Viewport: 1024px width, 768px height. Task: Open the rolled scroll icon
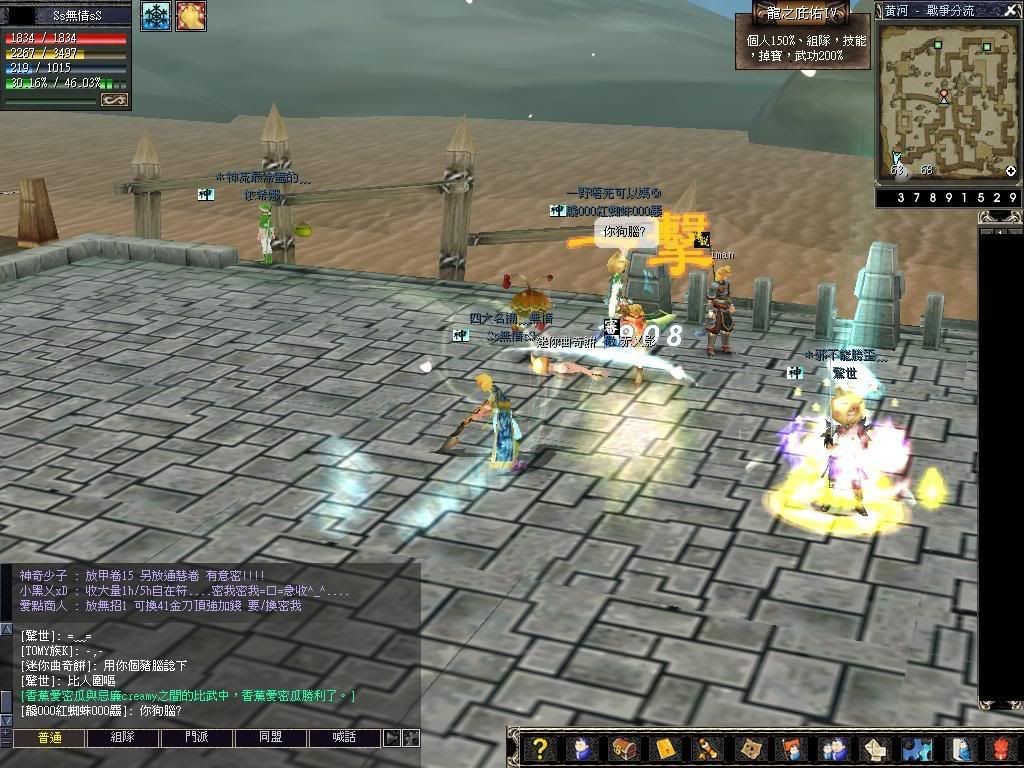706,748
